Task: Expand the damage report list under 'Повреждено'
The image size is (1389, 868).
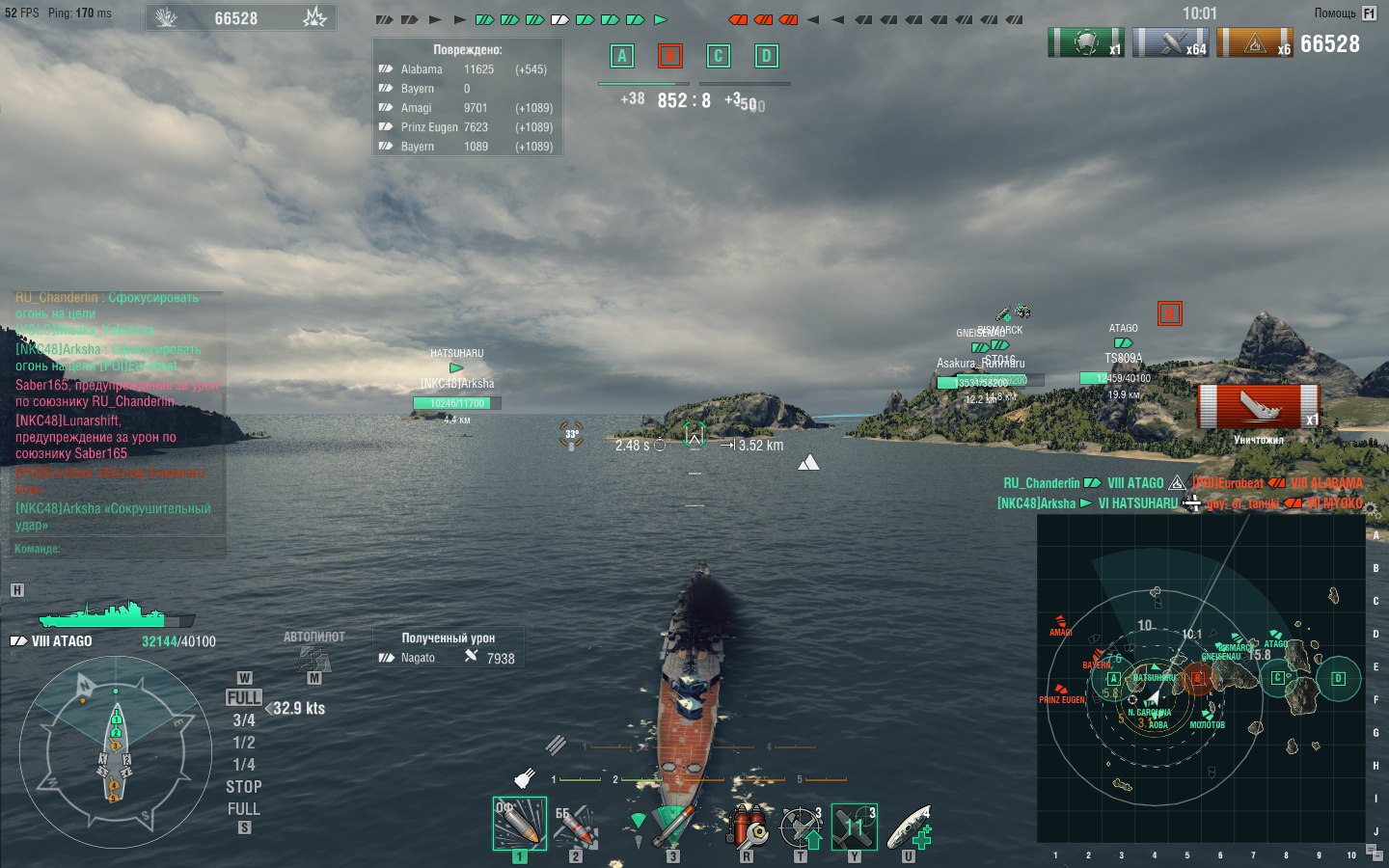Action: click(467, 51)
